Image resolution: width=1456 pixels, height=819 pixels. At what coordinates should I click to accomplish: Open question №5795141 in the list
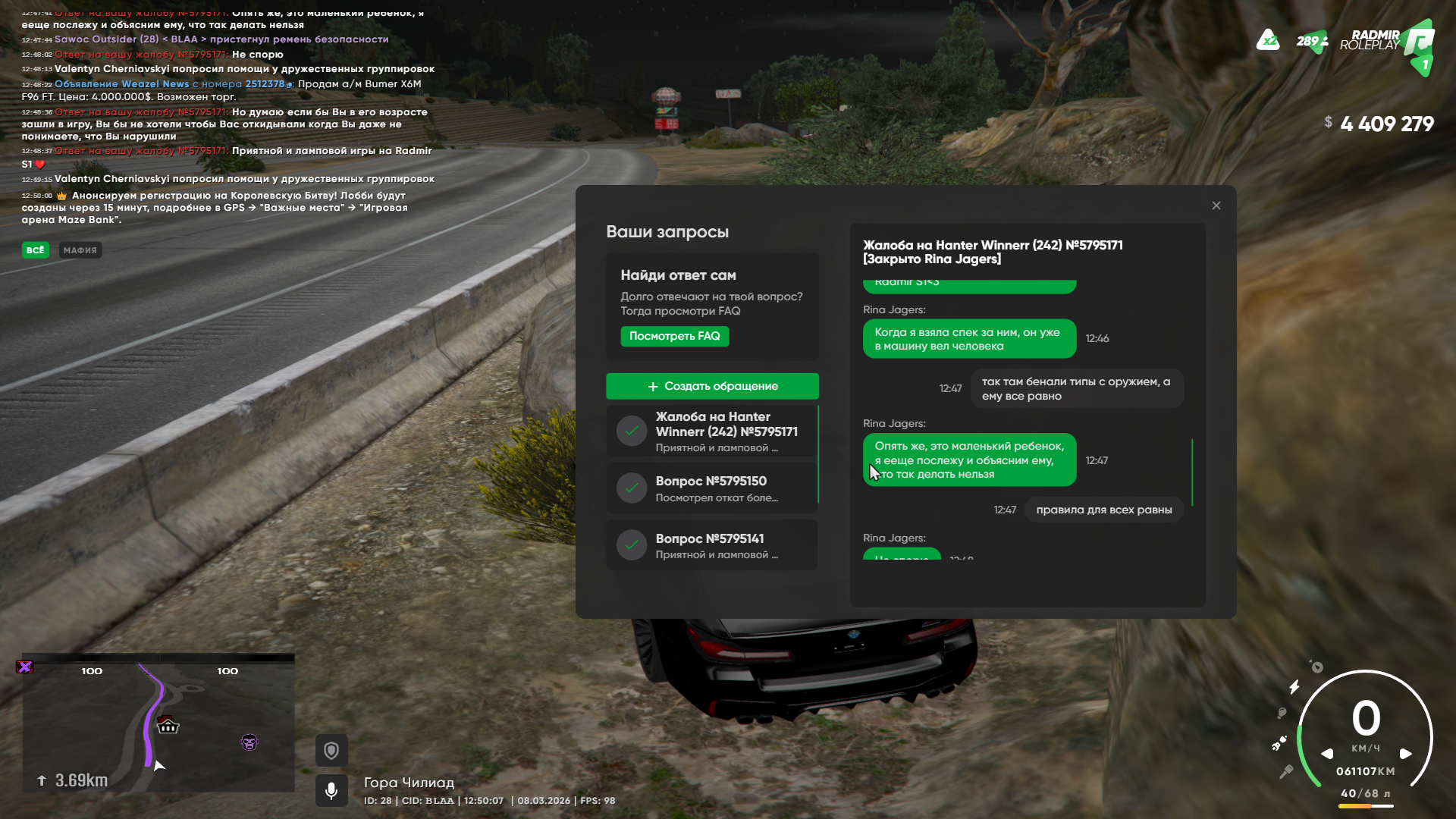712,545
